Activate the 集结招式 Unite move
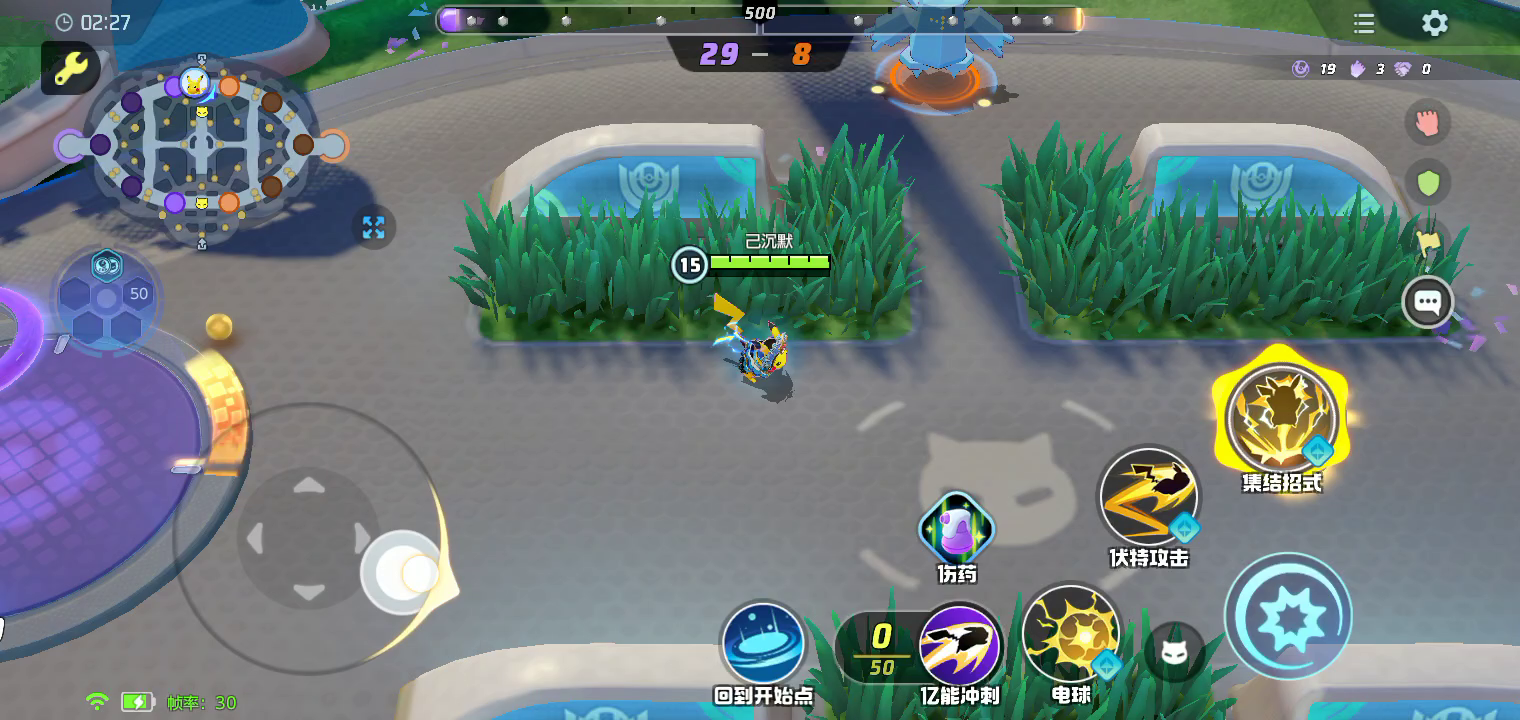 [x=1281, y=417]
